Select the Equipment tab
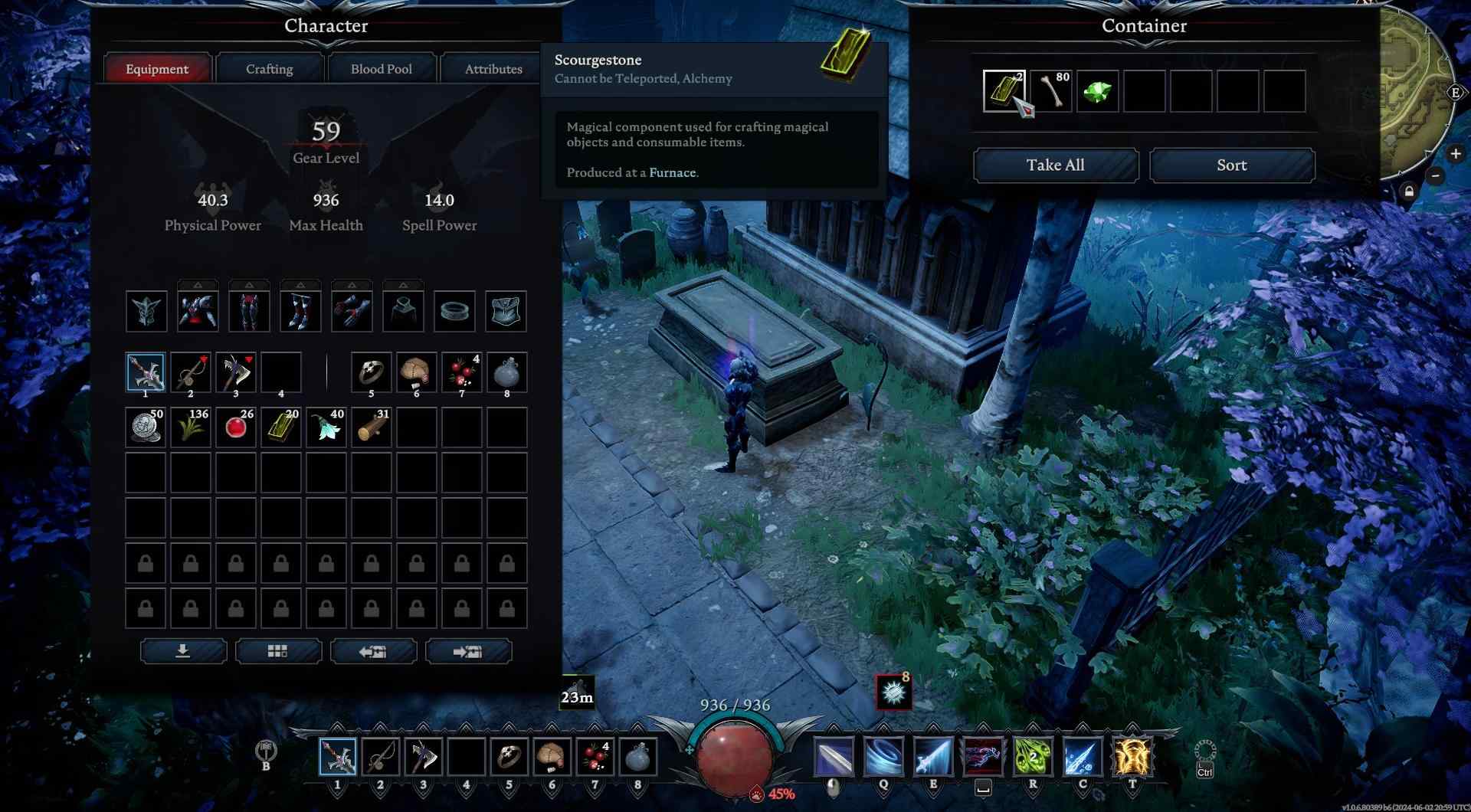This screenshot has width=1471, height=812. pyautogui.click(x=157, y=69)
